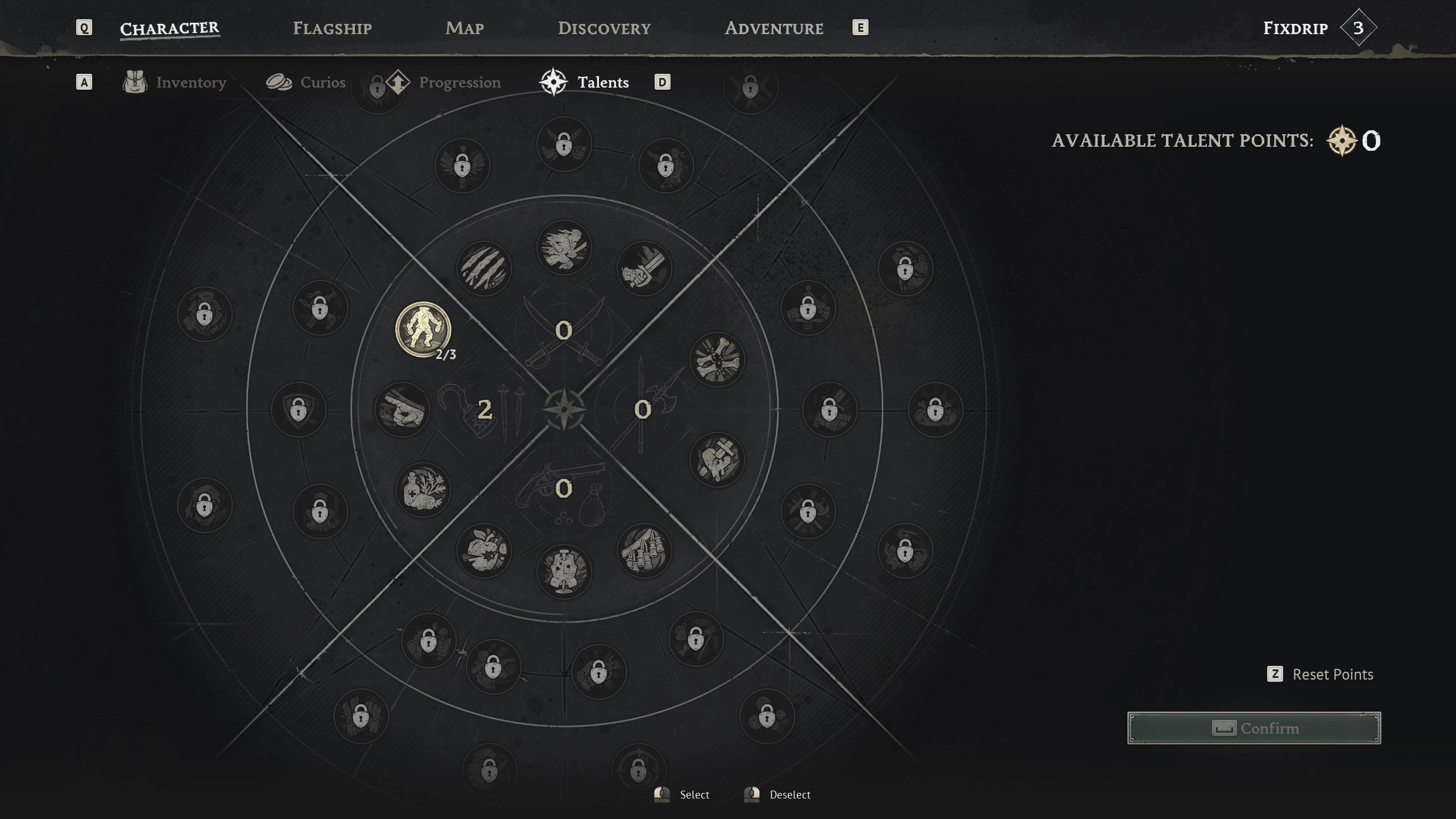1456x819 pixels.
Task: Select the potion and herbs talent
Action: pyautogui.click(x=423, y=489)
